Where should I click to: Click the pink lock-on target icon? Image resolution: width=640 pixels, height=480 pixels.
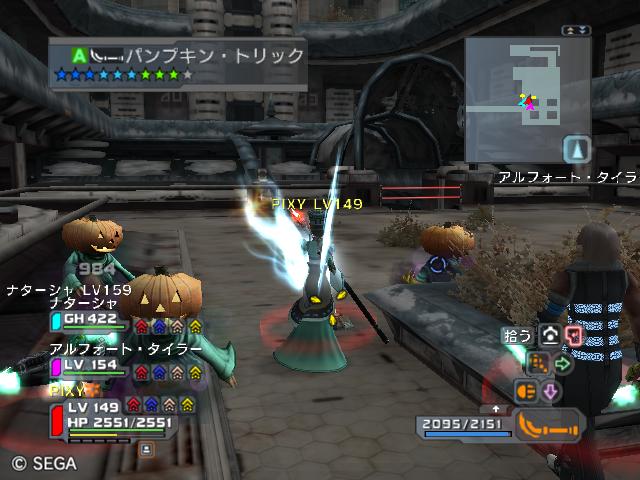[x=573, y=336]
